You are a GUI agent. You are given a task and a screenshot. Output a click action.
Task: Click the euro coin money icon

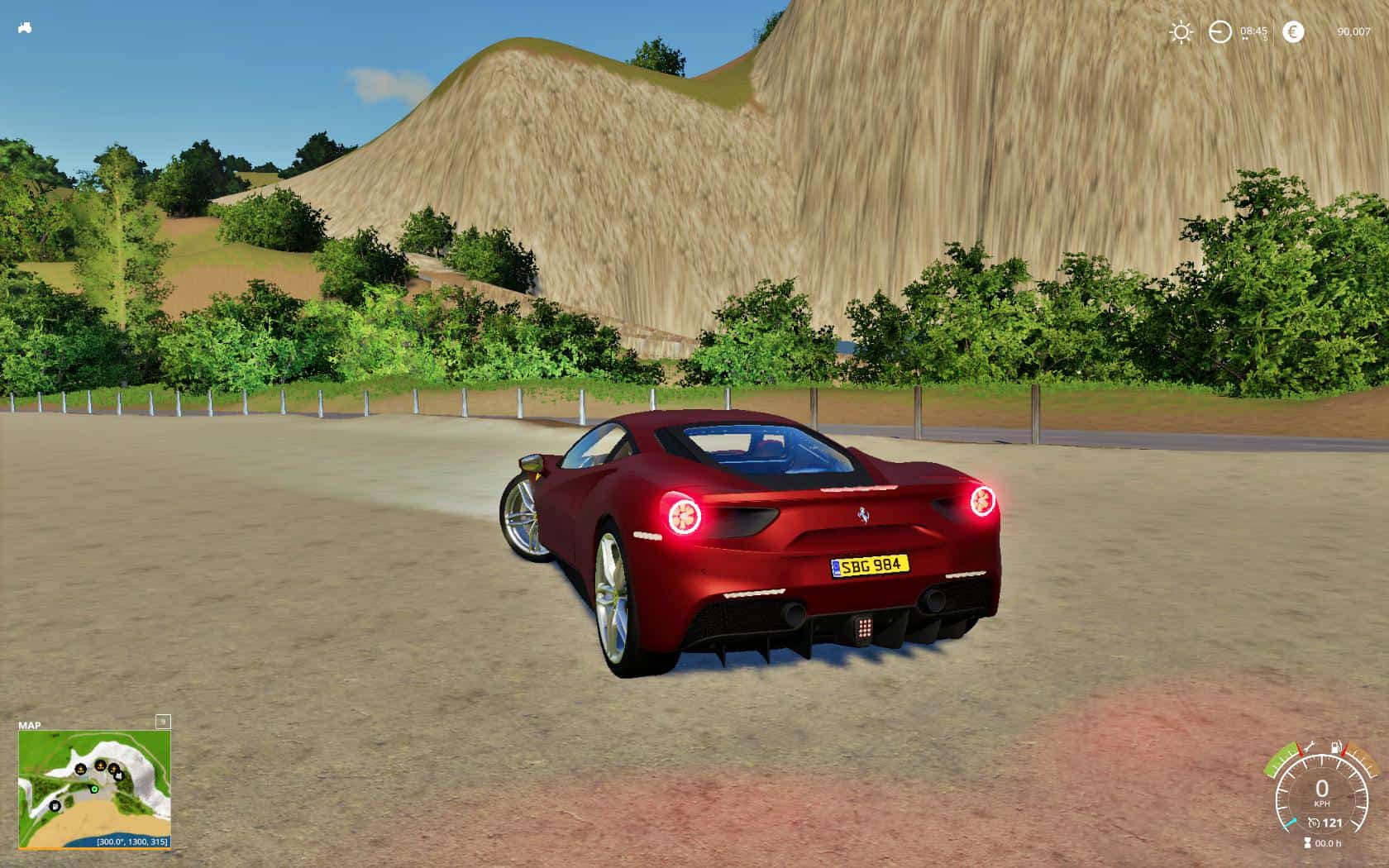click(x=1292, y=32)
